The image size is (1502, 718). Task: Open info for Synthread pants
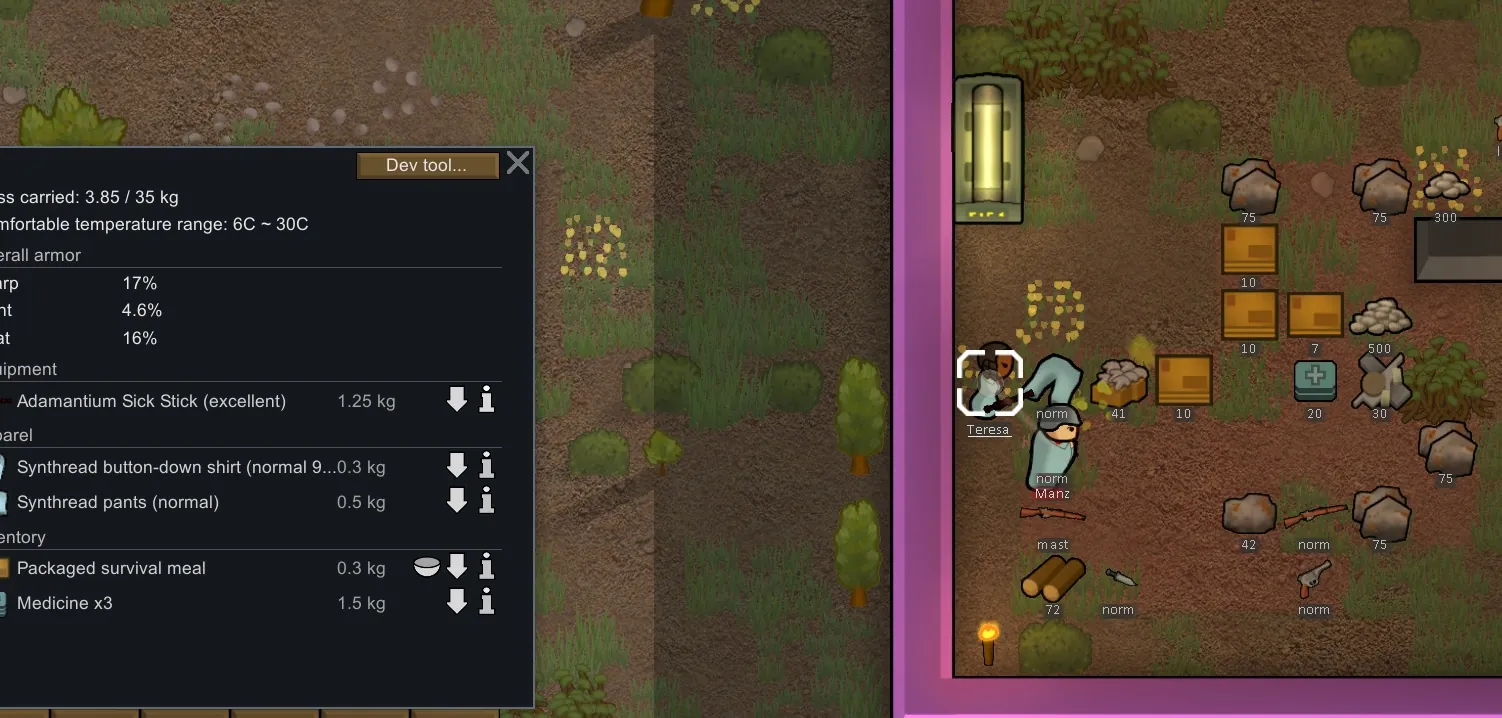(487, 501)
